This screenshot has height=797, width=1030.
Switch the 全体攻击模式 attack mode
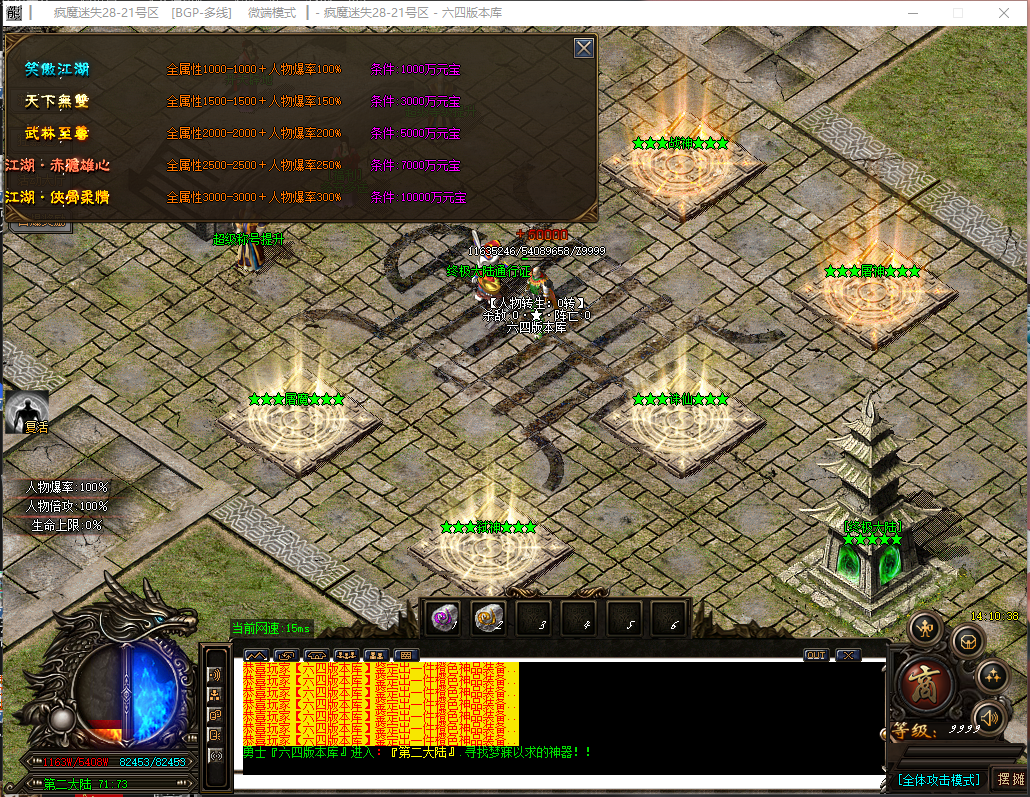click(938, 779)
